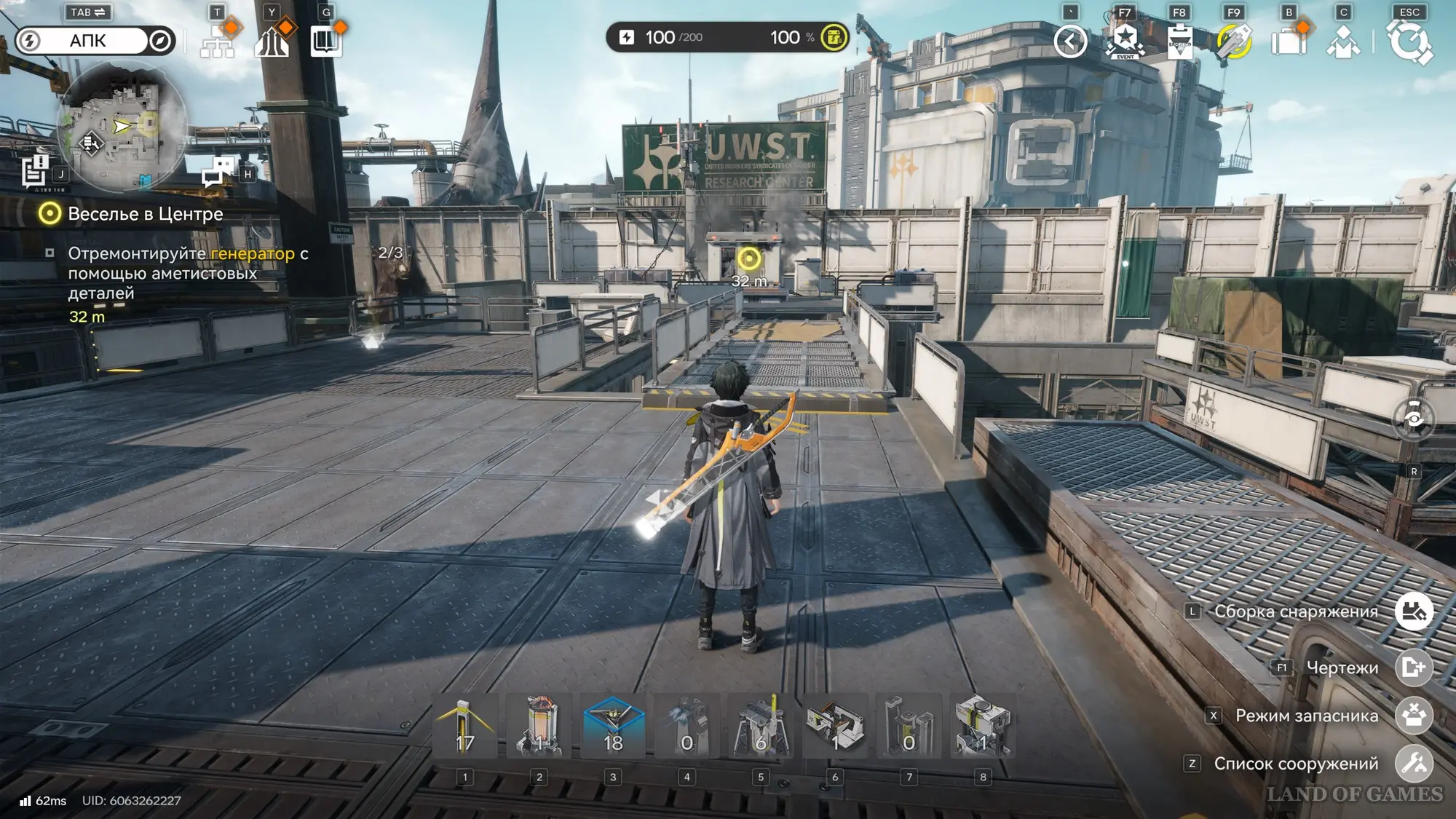Select the highlighted hotbar slot showing 18
1456x819 pixels.
coord(613,727)
